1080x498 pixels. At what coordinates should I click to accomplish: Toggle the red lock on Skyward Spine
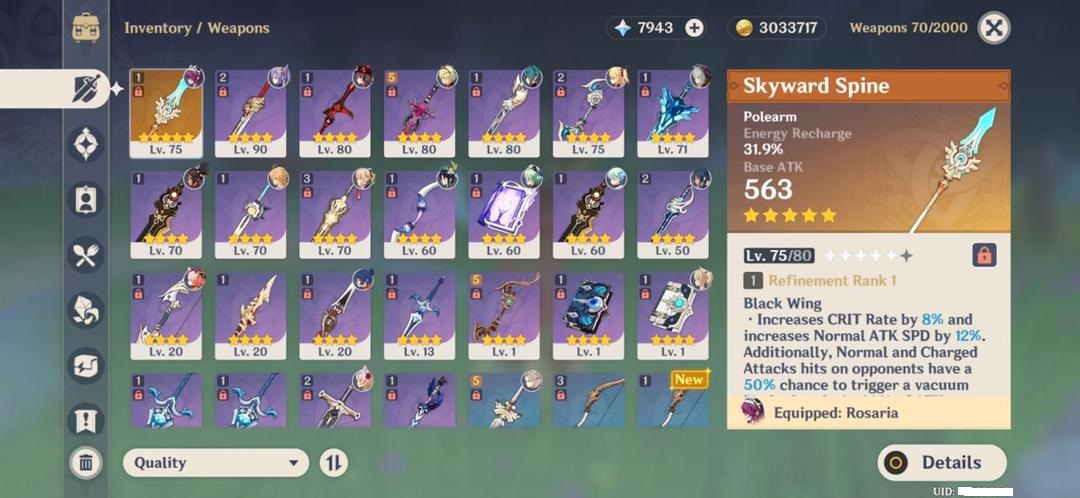[984, 255]
